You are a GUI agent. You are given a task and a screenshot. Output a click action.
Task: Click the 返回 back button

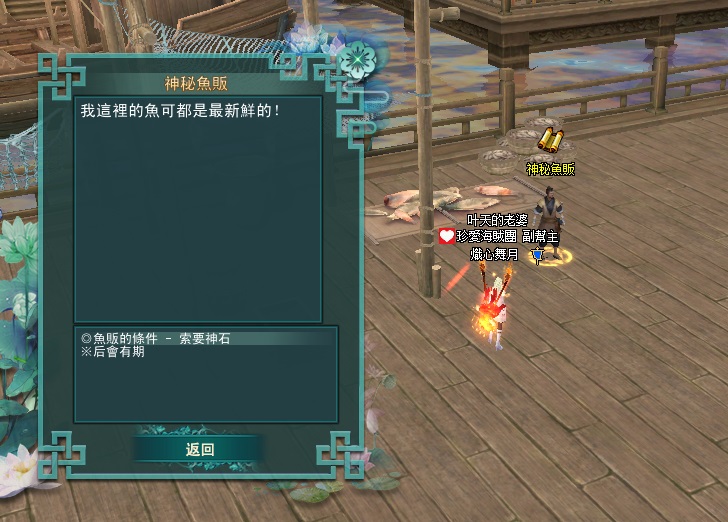pyautogui.click(x=200, y=449)
